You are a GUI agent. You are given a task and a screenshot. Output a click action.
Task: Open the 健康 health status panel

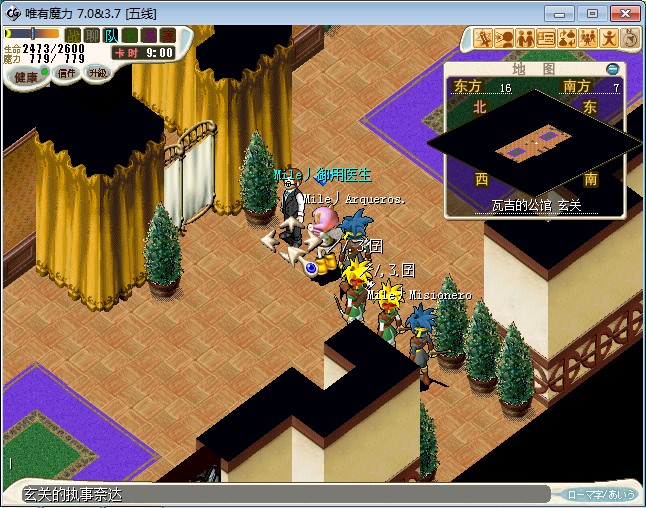coord(26,77)
